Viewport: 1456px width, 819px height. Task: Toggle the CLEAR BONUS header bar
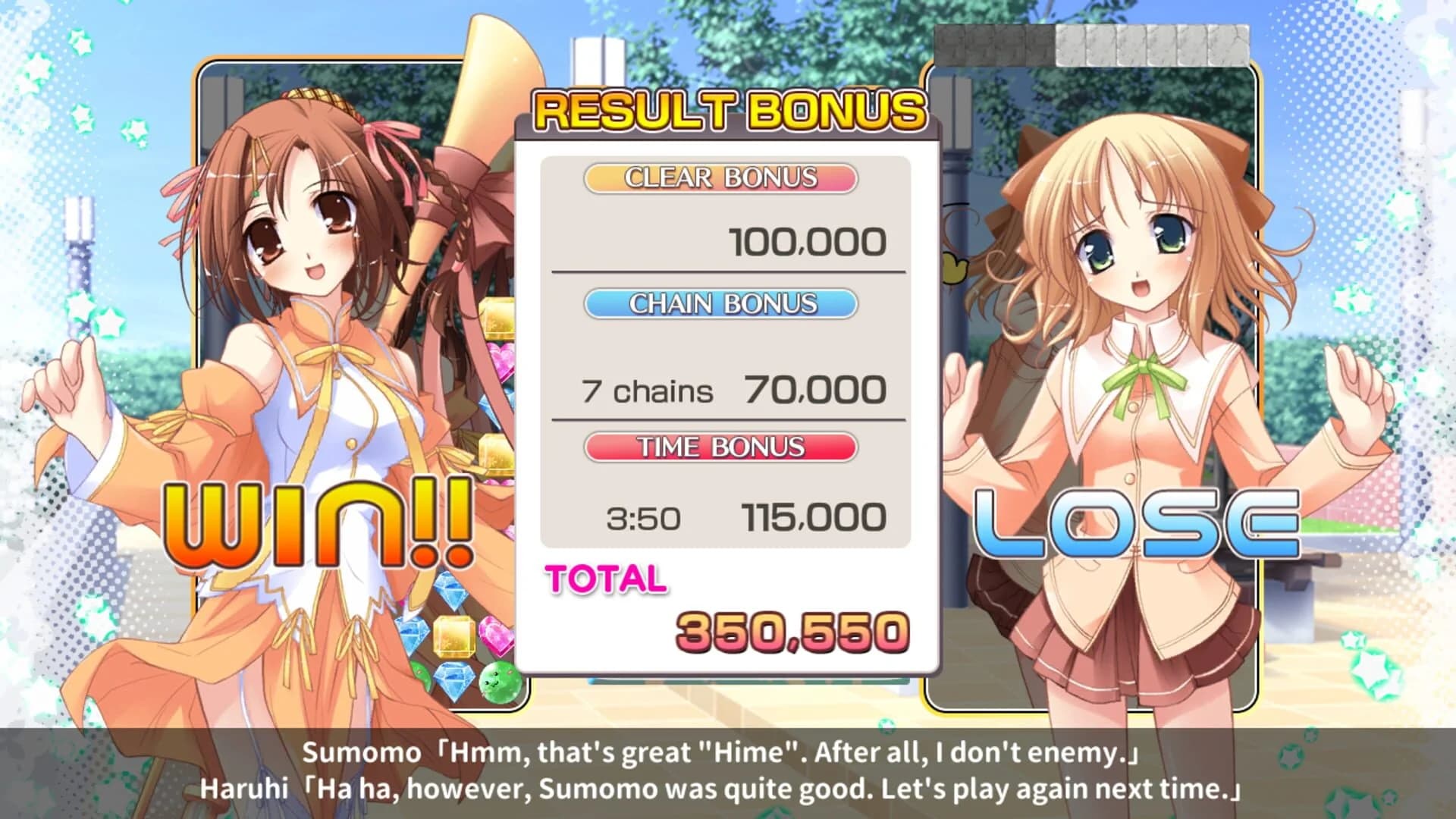(719, 178)
